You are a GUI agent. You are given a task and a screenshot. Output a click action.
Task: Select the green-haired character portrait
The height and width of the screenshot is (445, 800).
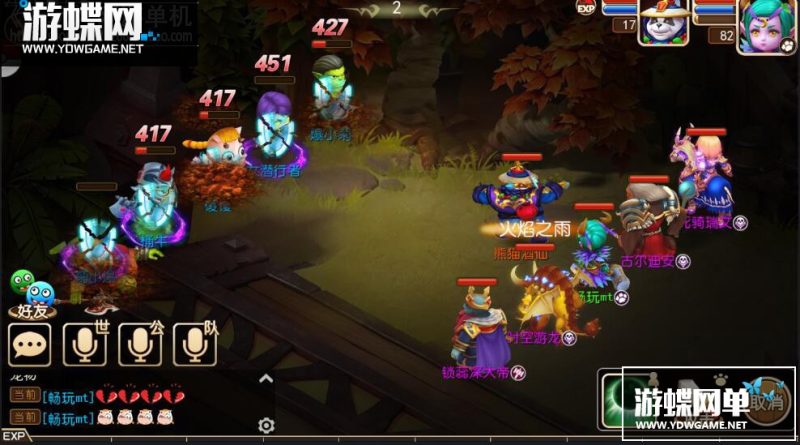pos(765,25)
